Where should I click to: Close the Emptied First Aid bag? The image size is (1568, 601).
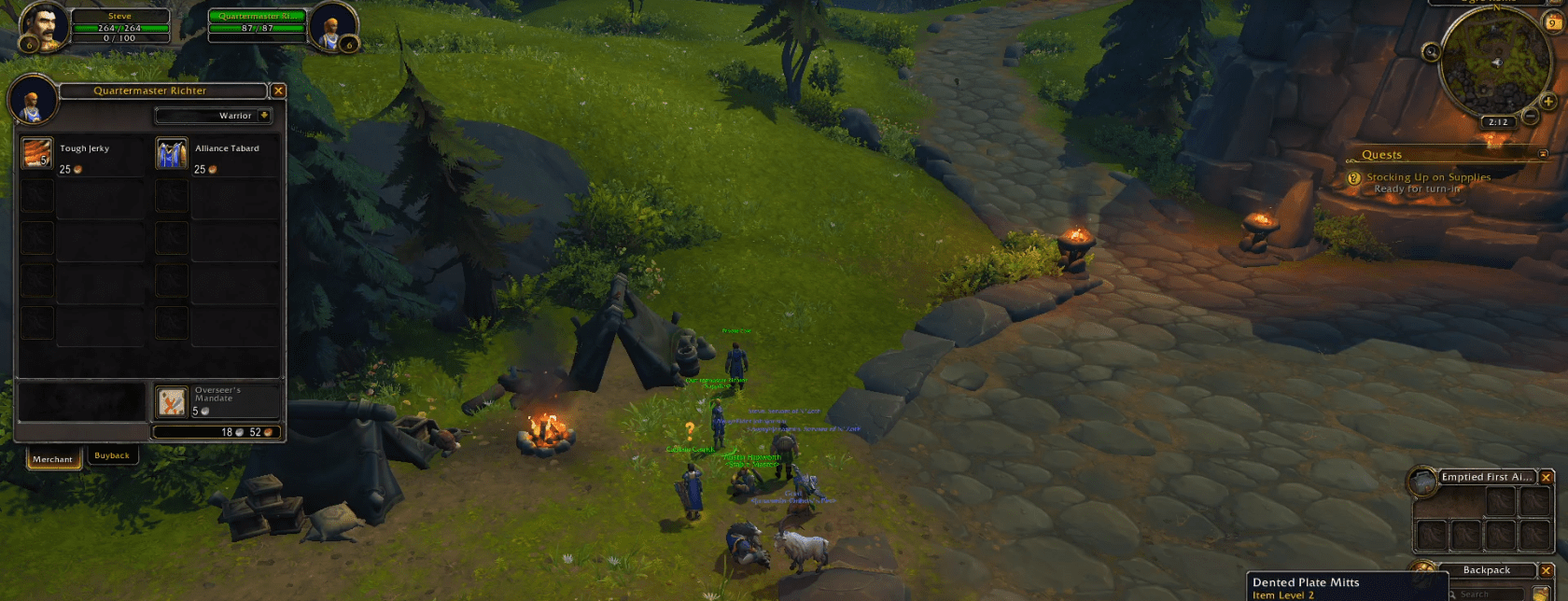tap(1547, 477)
